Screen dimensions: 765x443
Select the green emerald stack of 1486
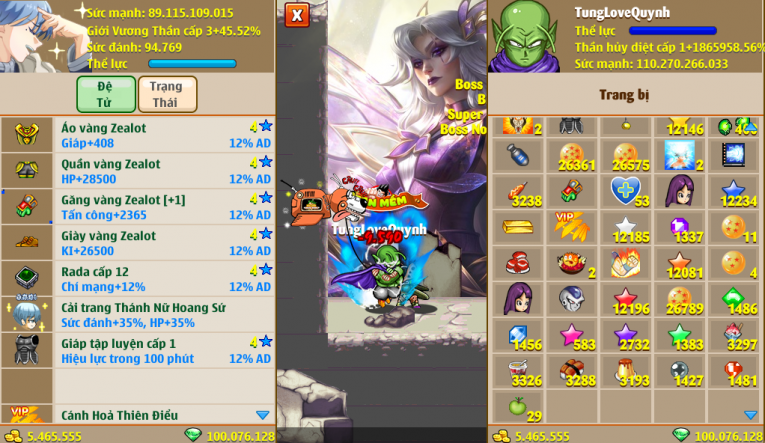pos(735,299)
